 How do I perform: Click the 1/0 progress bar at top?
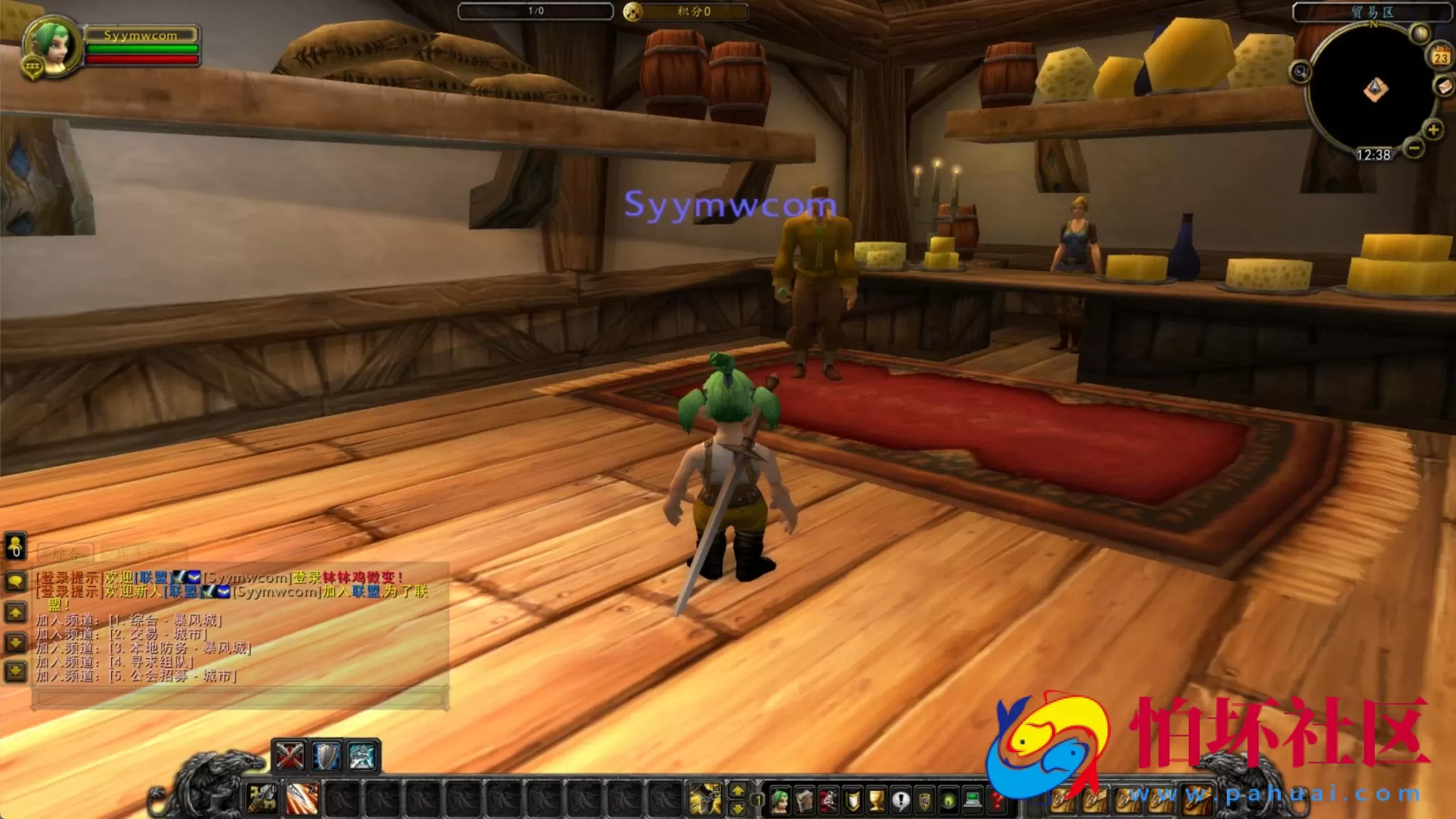pos(535,10)
